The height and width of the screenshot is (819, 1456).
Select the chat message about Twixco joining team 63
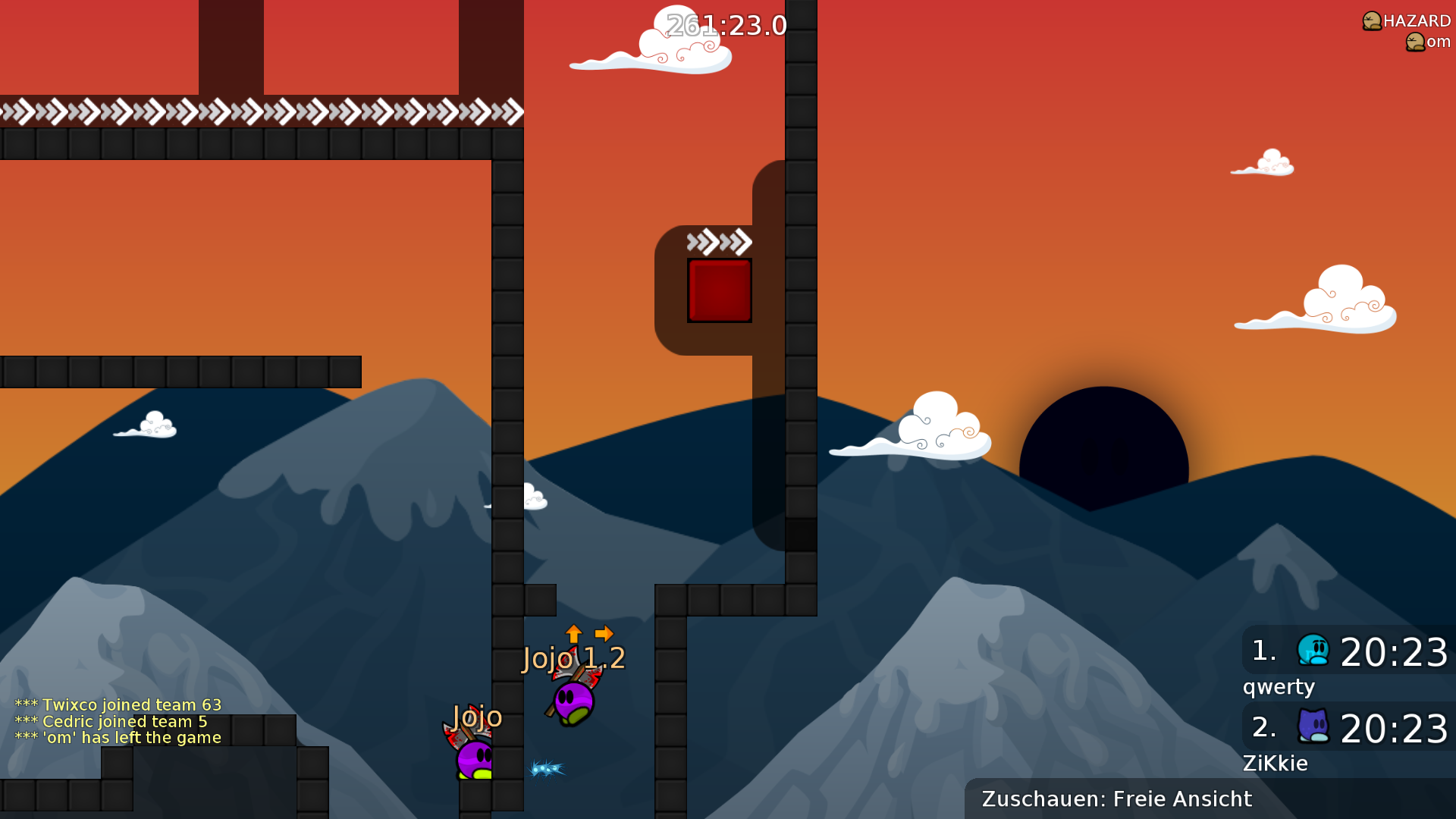(118, 704)
